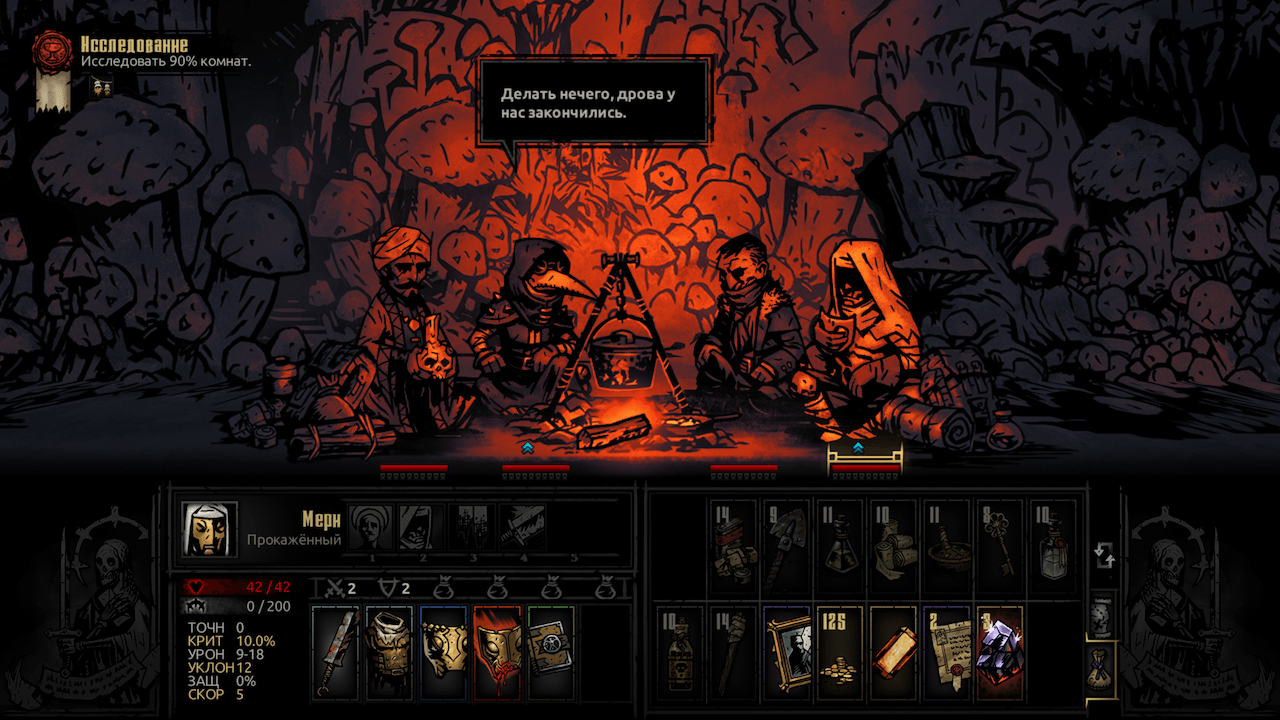The image size is (1280, 720).
Task: Select the medicinal herbs bowl item
Action: click(x=947, y=547)
